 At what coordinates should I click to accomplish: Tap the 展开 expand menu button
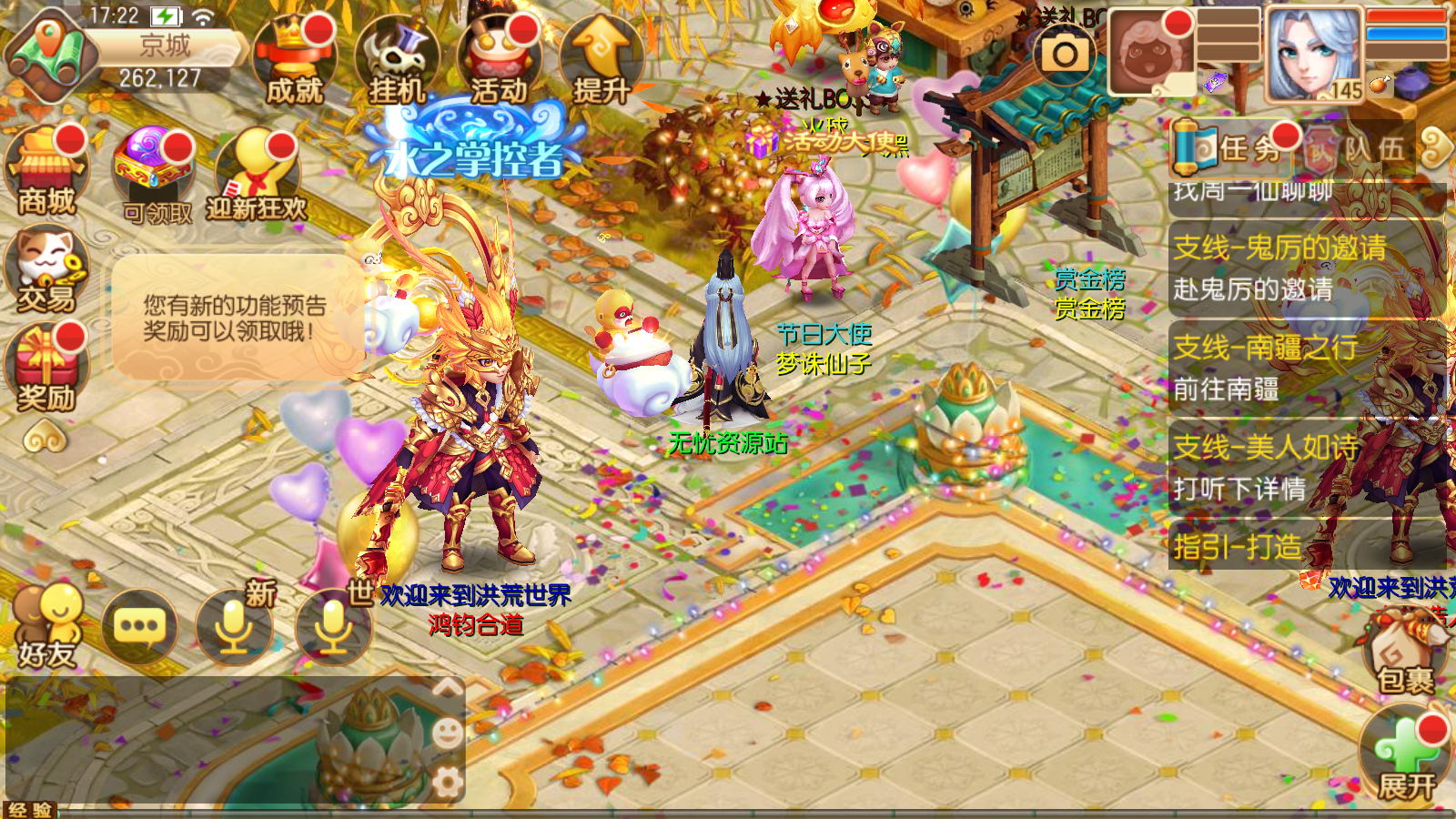click(x=1406, y=757)
